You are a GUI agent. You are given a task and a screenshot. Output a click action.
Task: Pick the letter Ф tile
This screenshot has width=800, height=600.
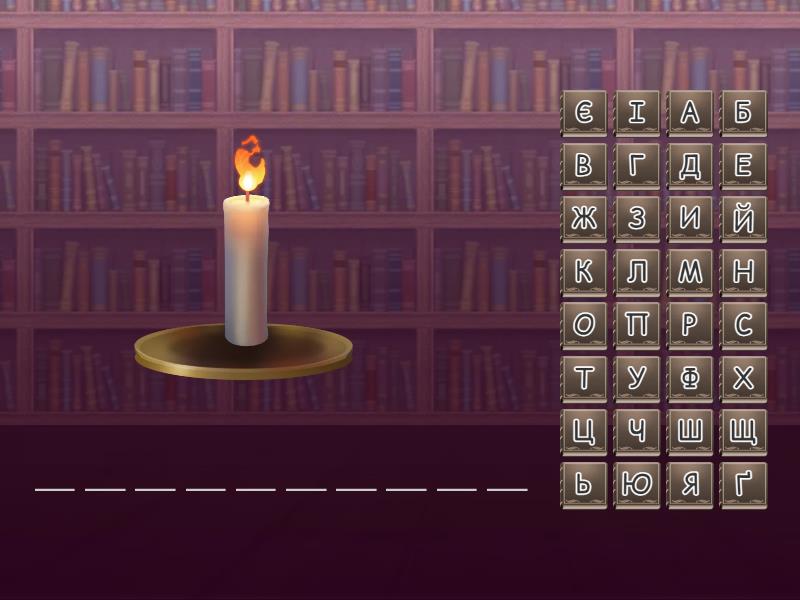point(690,378)
